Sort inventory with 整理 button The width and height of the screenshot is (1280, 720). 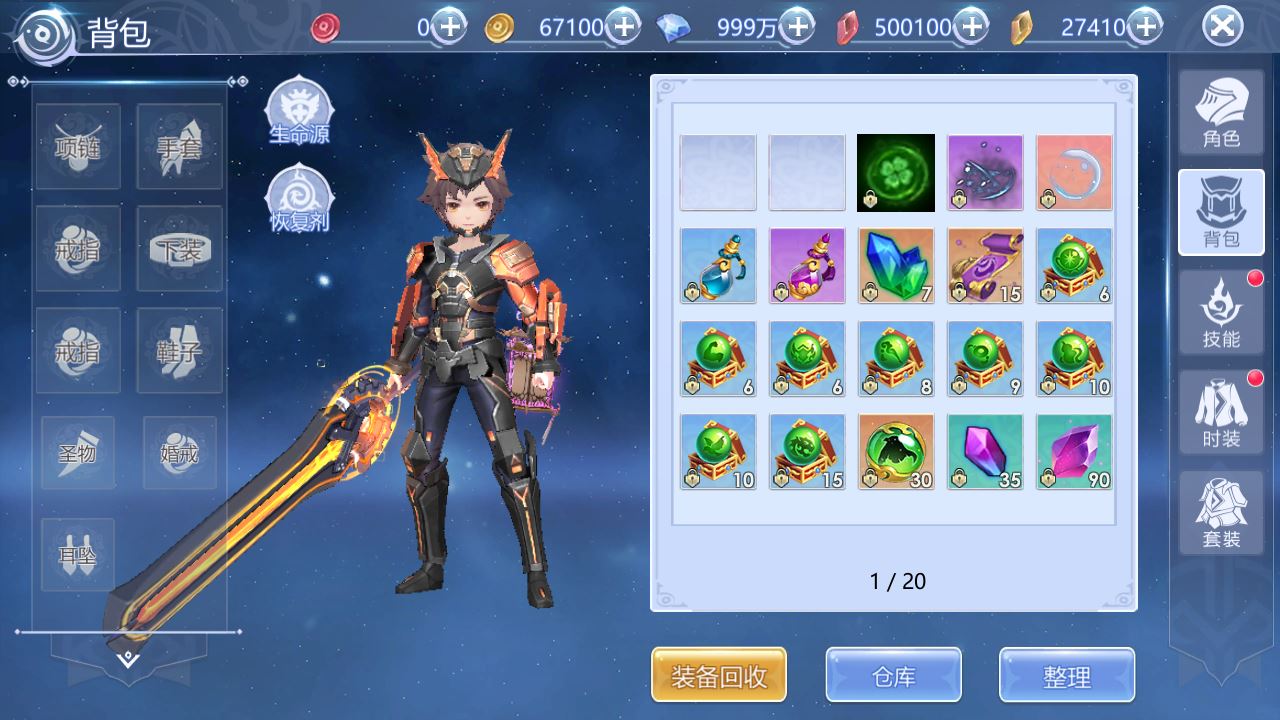point(1066,675)
